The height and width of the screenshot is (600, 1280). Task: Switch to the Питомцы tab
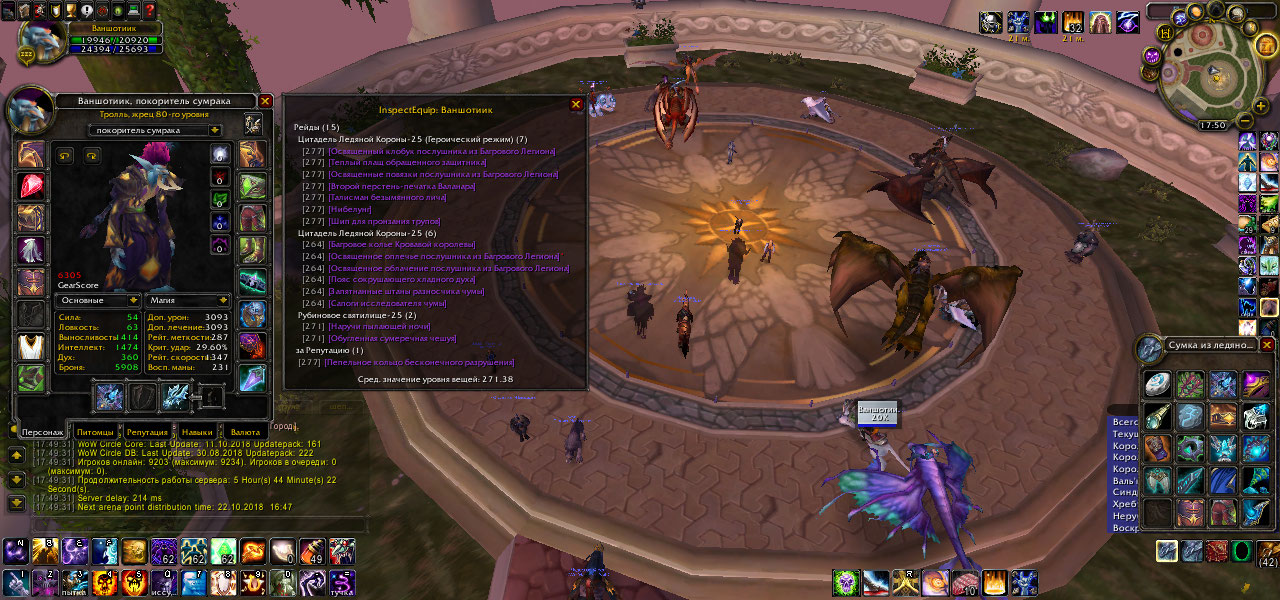(x=94, y=431)
